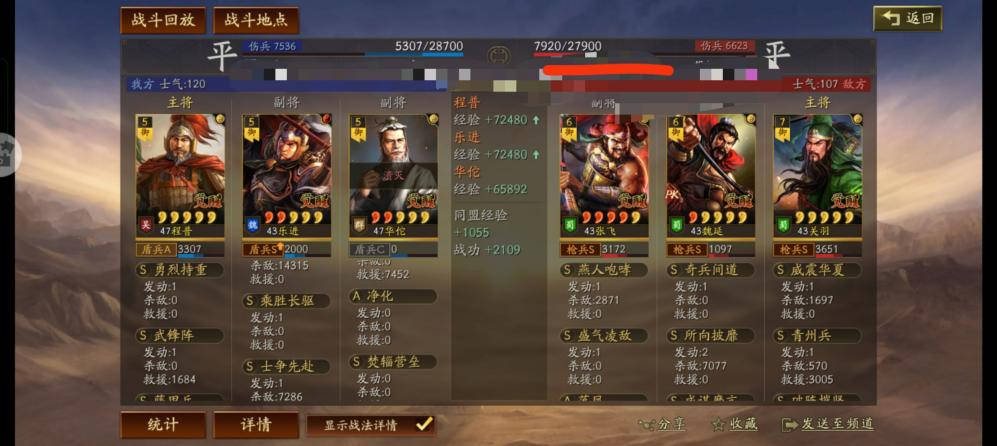Select 张飞 enemy general card
Image resolution: width=997 pixels, height=446 pixels.
(x=604, y=170)
